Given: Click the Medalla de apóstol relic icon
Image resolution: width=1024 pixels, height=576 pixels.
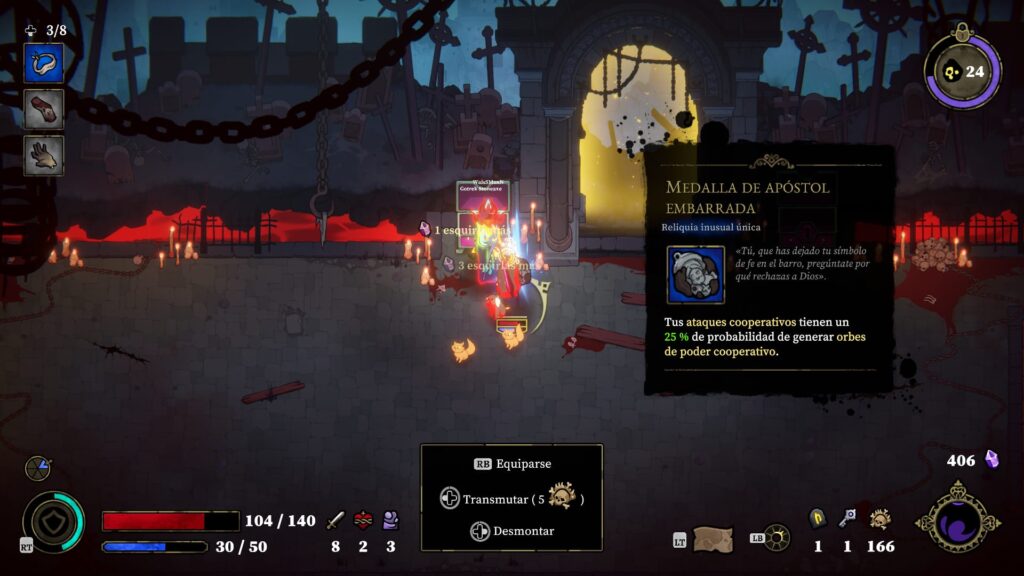Looking at the screenshot, I should pyautogui.click(x=696, y=274).
